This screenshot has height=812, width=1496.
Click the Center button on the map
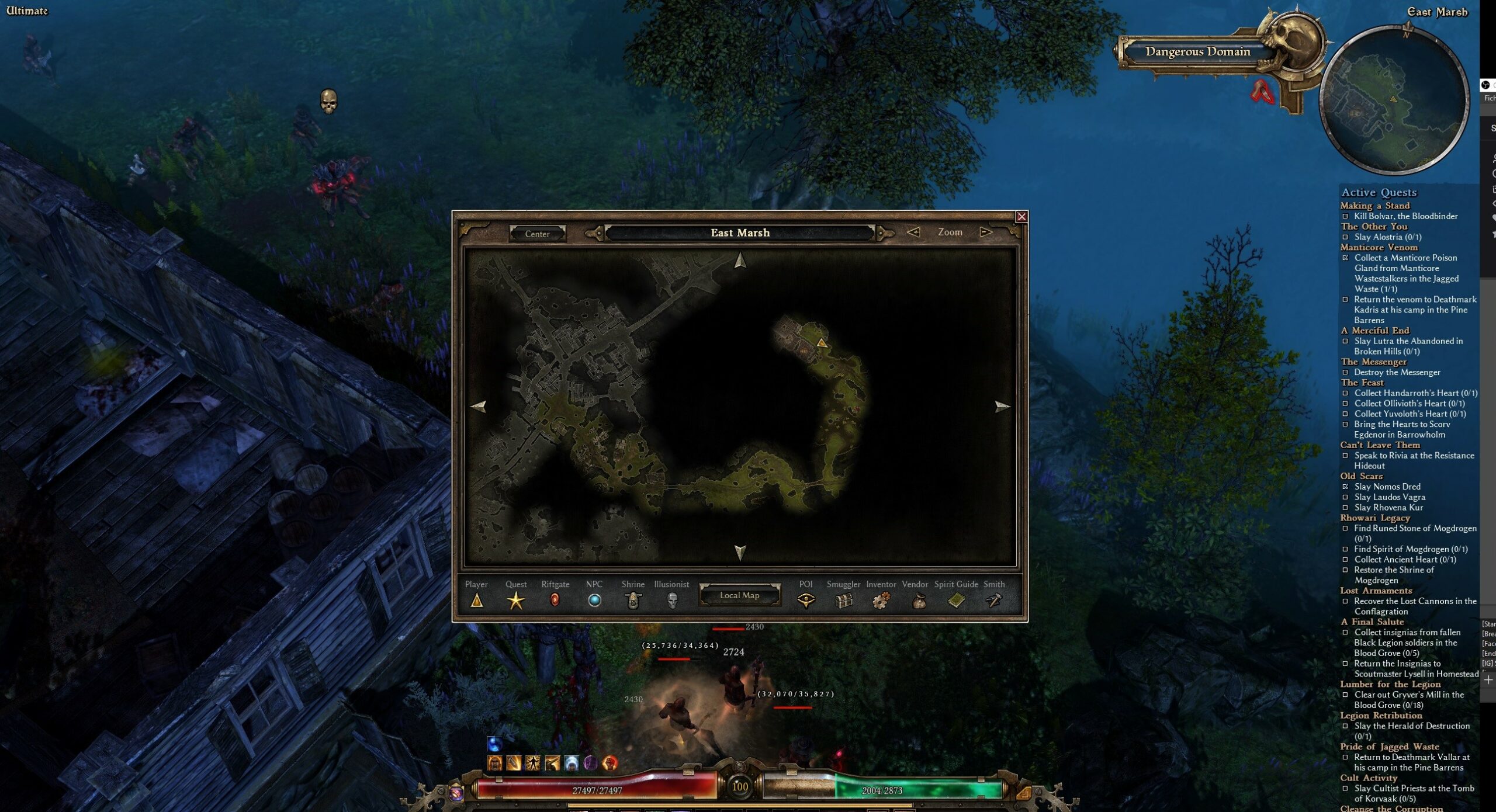click(537, 234)
